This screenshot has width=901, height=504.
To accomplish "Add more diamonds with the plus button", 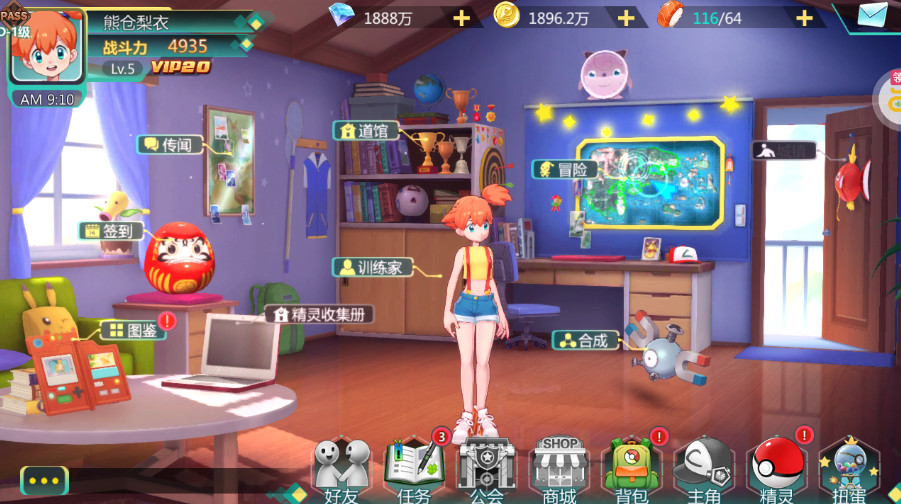I will [x=461, y=17].
